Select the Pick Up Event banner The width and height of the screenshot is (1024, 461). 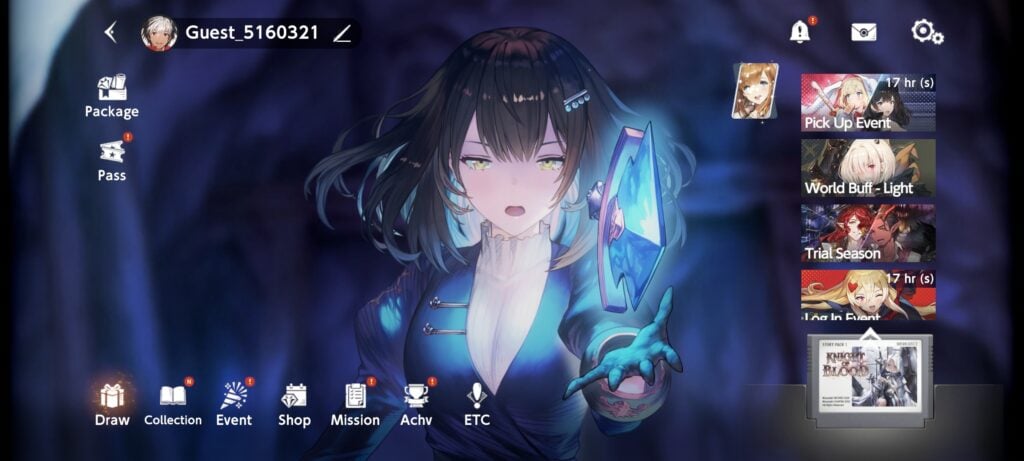[x=867, y=103]
